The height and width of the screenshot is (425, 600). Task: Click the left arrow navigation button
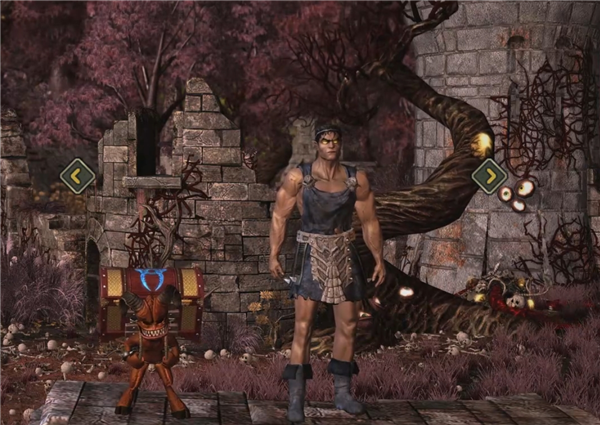77,176
